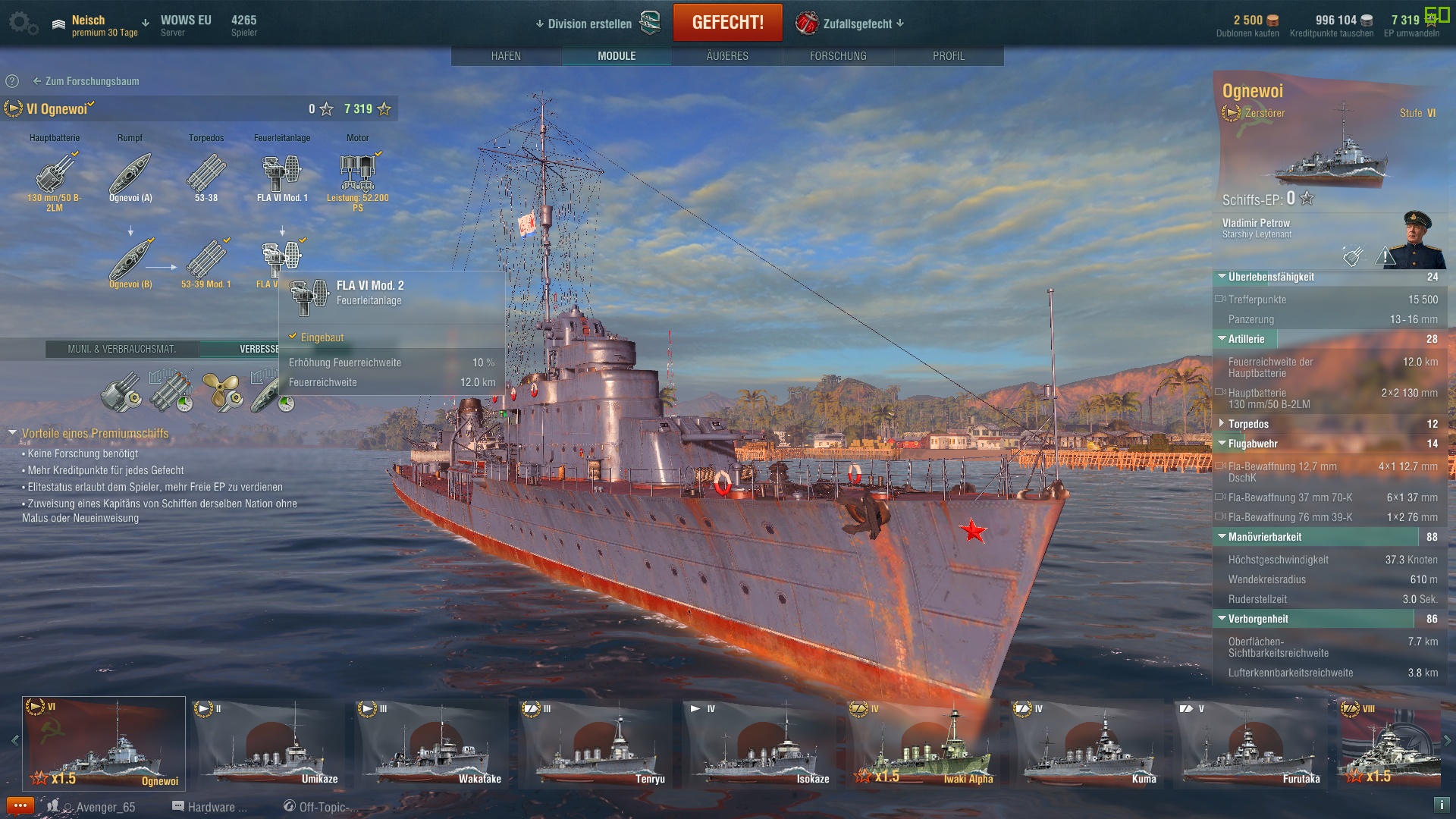Return via Zum Forschungsbaum link
This screenshot has width=1456, height=819.
pyautogui.click(x=91, y=81)
